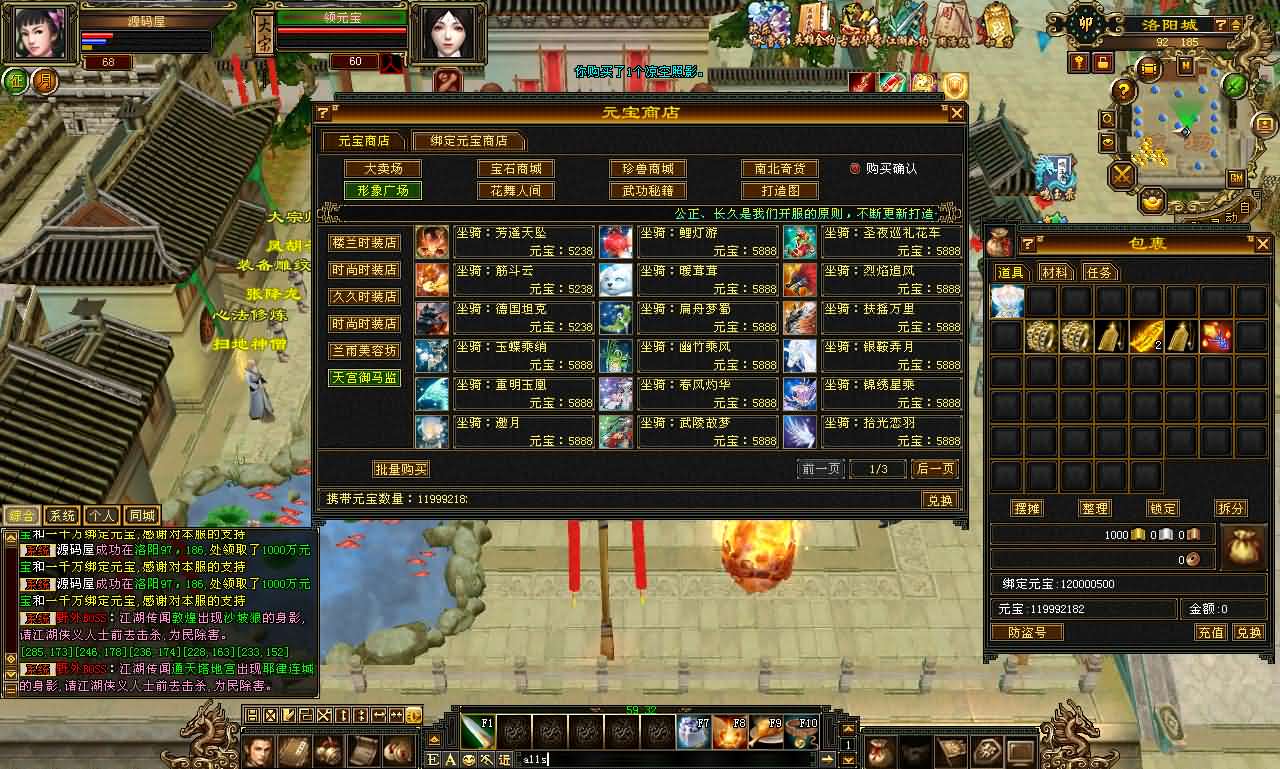
Task: Click the 充值 recharge button in the bag panel
Action: tap(1210, 632)
